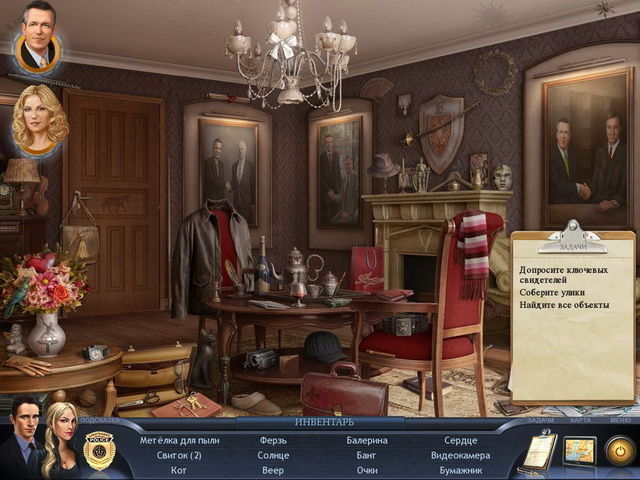Choose 'Метёлка для пыли' in the inventory list
The width and height of the screenshot is (640, 480).
coord(179,440)
